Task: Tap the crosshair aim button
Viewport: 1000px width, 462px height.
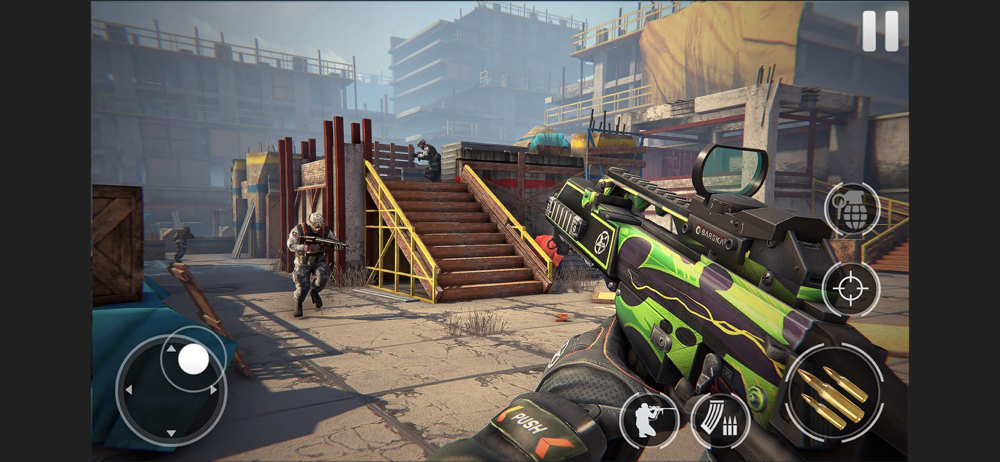Action: (851, 289)
